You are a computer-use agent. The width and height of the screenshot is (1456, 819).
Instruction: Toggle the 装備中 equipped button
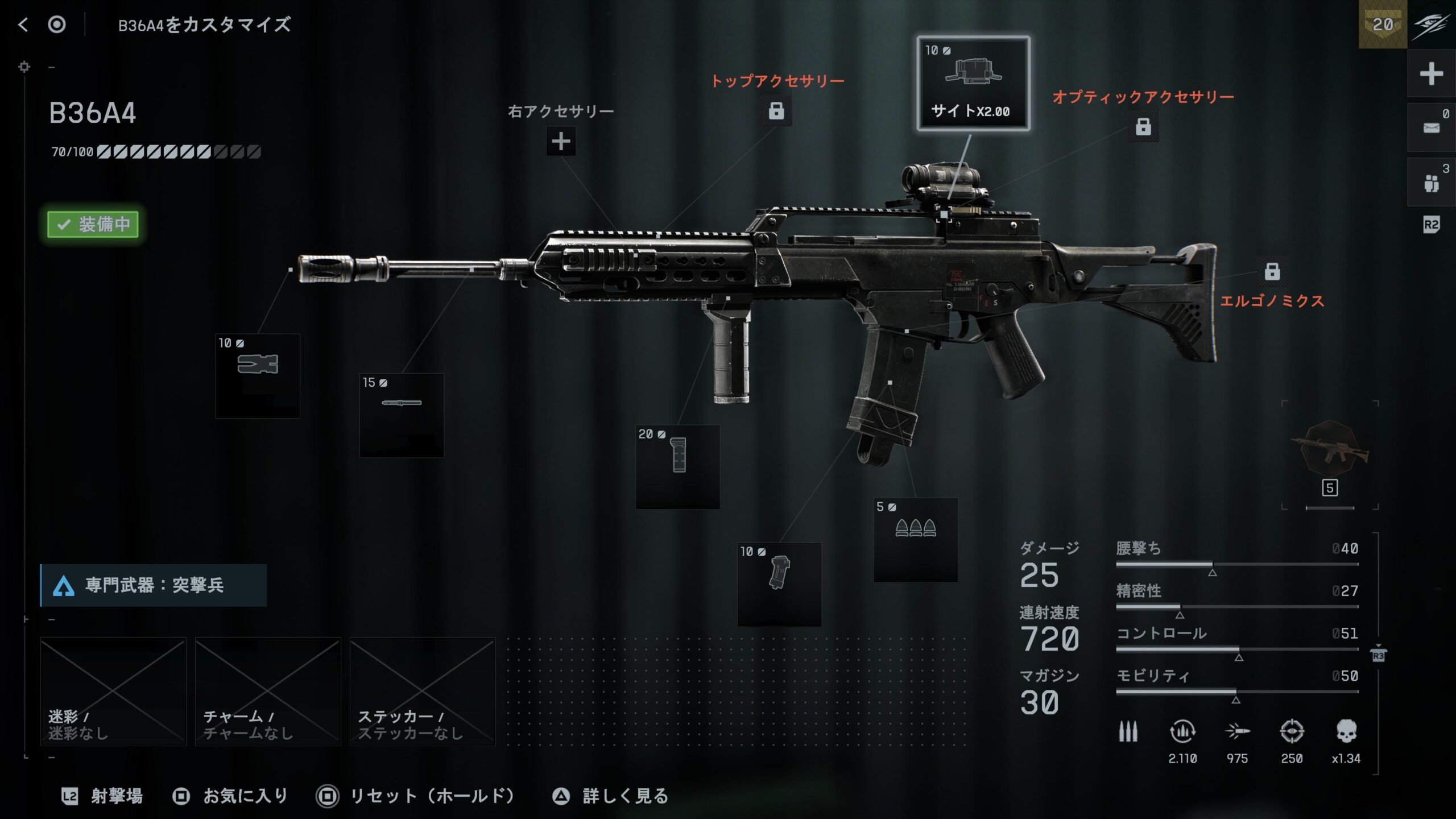pos(93,224)
